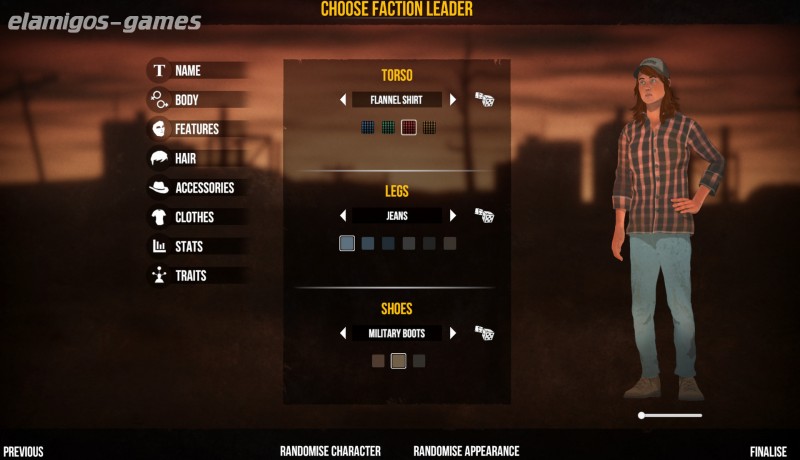
Task: Switch to the Body category
Action: click(186, 100)
